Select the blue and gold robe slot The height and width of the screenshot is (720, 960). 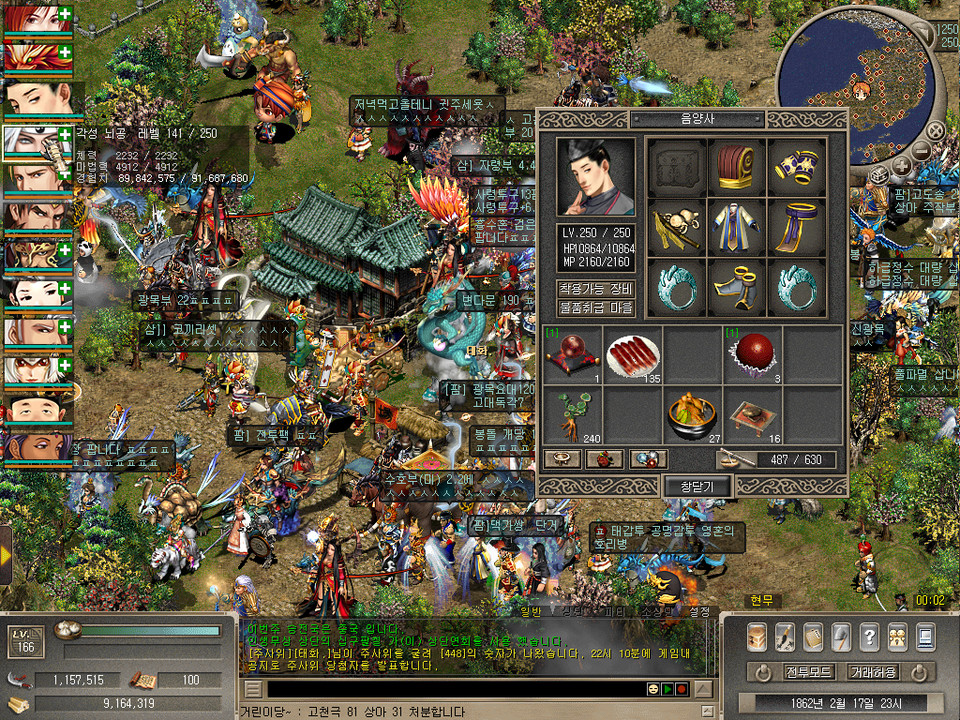tap(737, 228)
